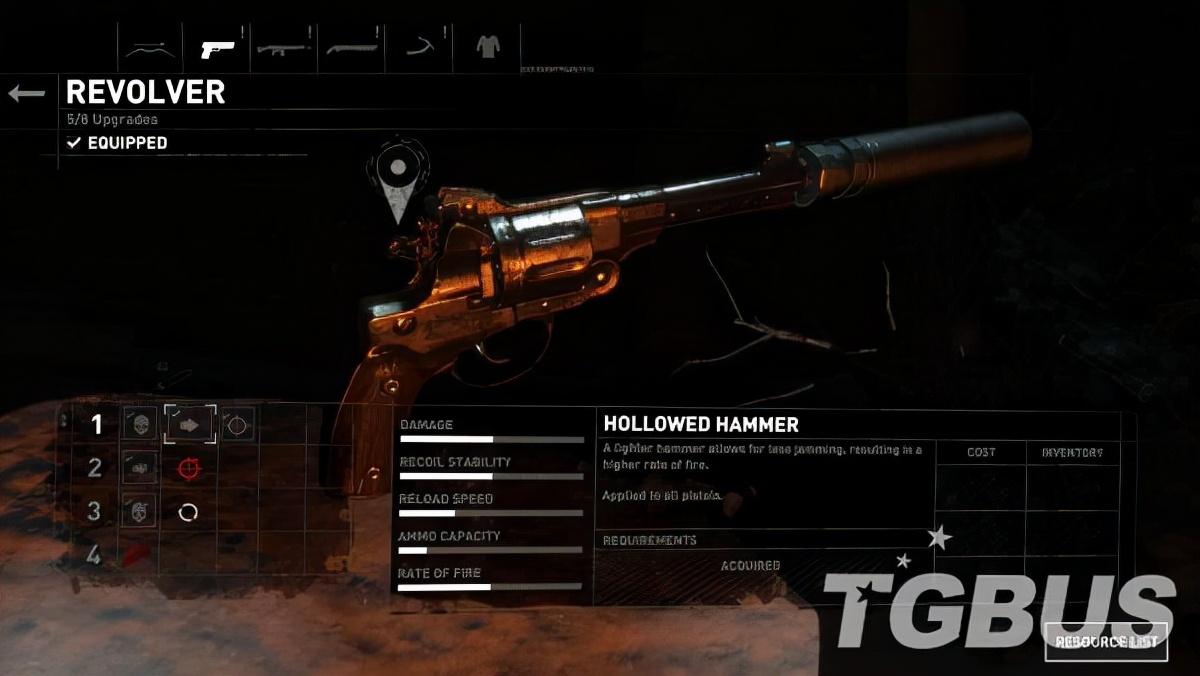Pick the red crosshair upgrade
This screenshot has height=676, width=1200.
(189, 467)
